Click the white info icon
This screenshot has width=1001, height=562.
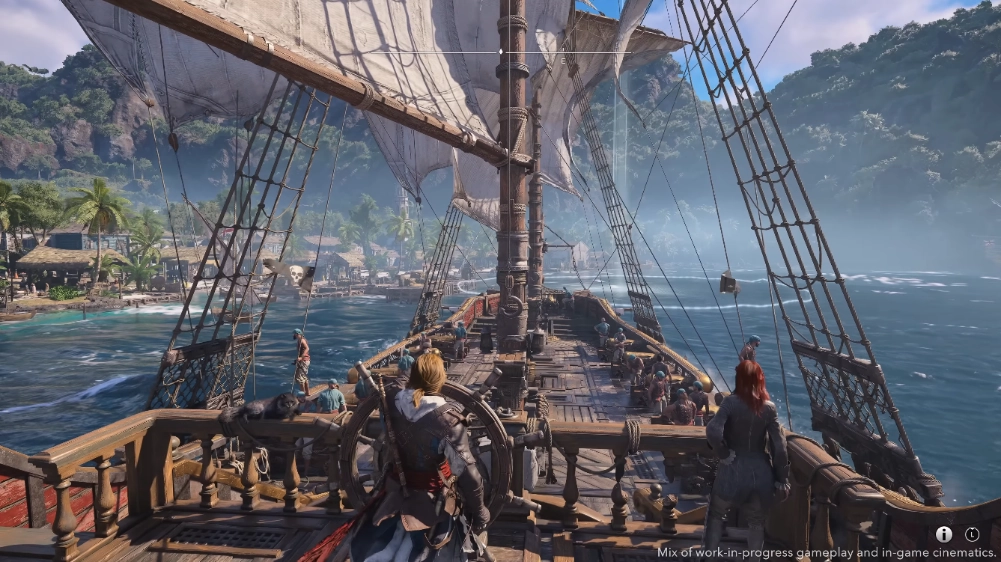944,534
